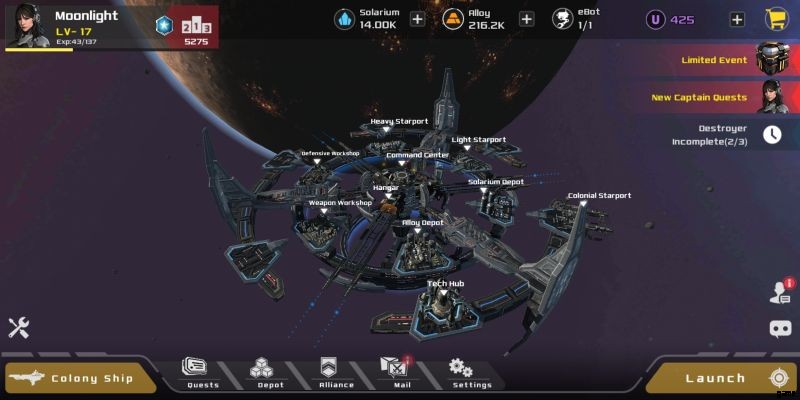Open the wrench and screwdriver tools
The image size is (800, 400).
19,327
